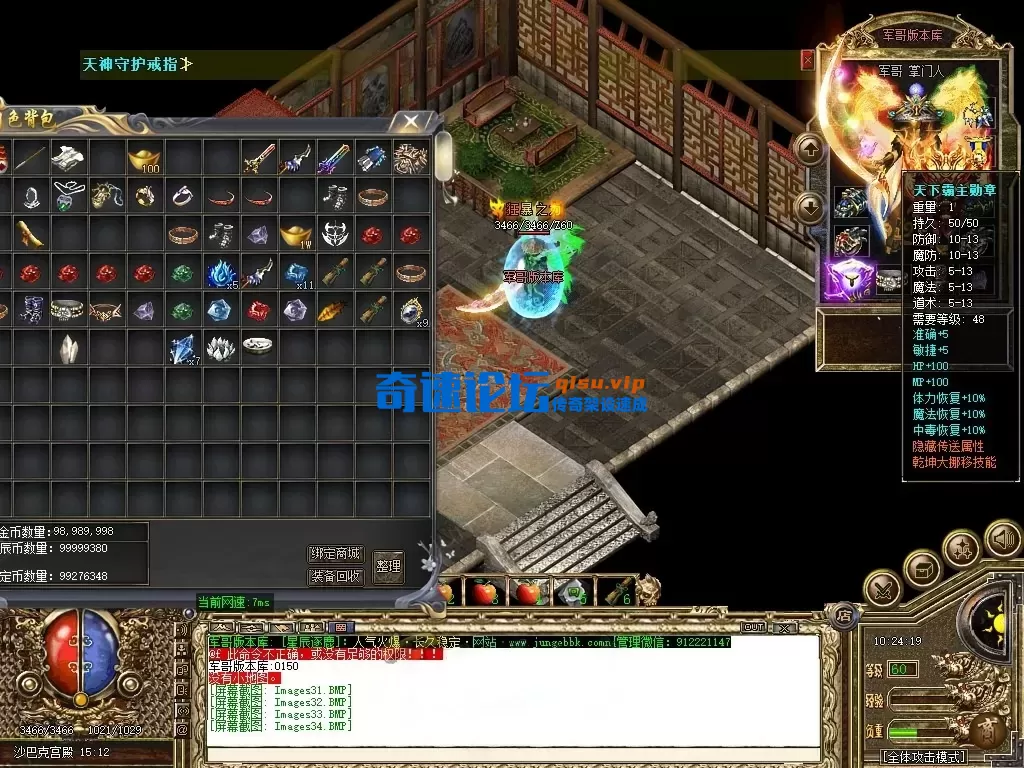Close the backpack window
1024x768 pixels.
[x=411, y=121]
